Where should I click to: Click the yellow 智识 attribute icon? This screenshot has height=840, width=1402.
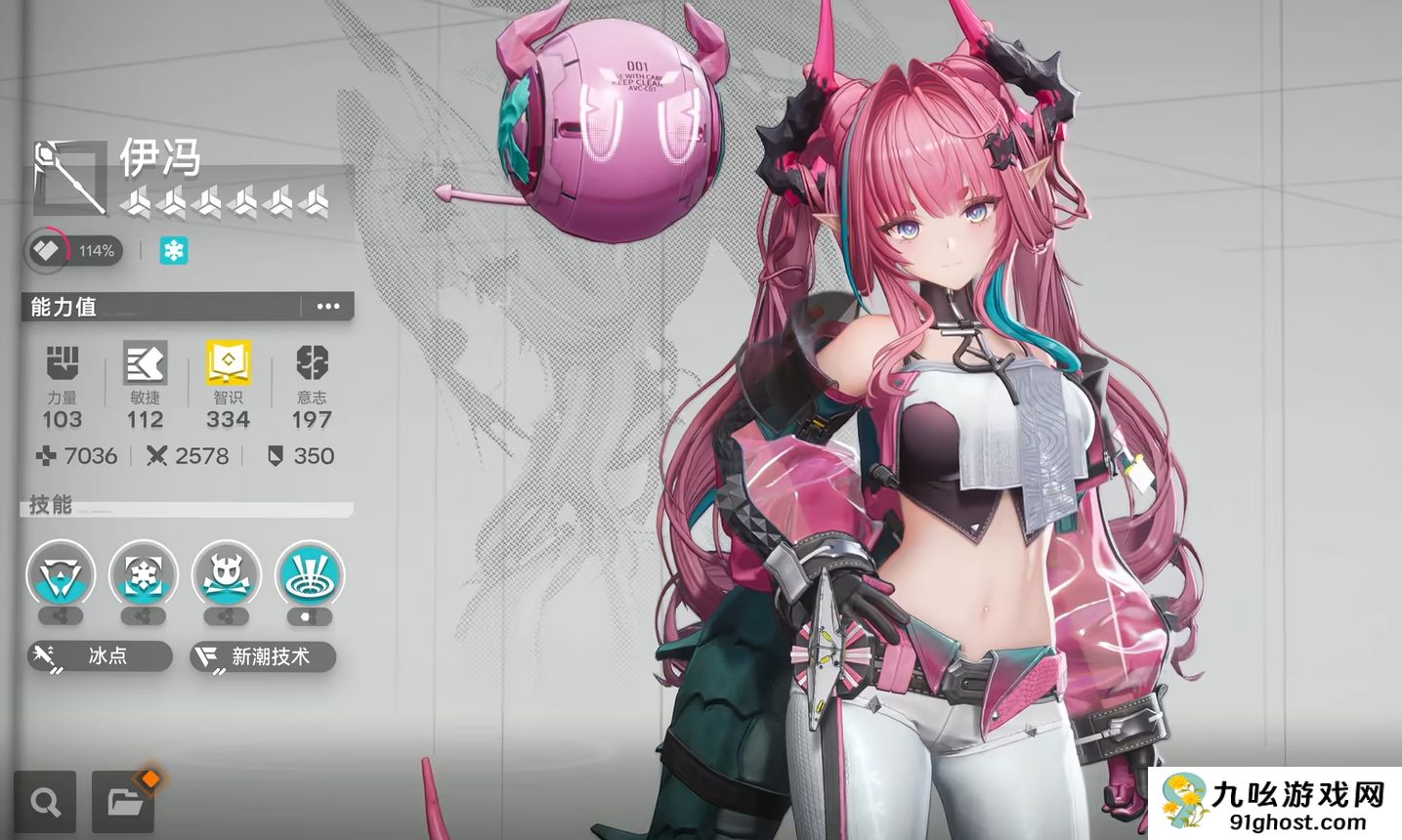228,363
